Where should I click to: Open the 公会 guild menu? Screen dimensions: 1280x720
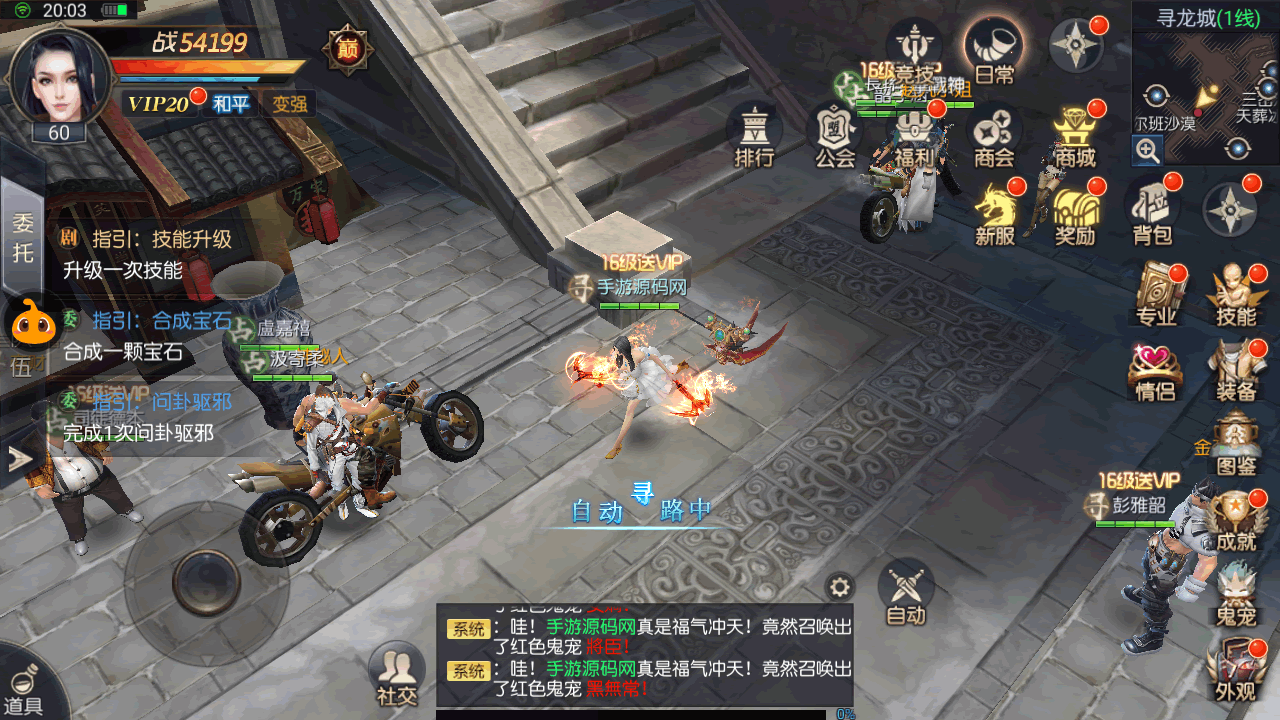834,134
